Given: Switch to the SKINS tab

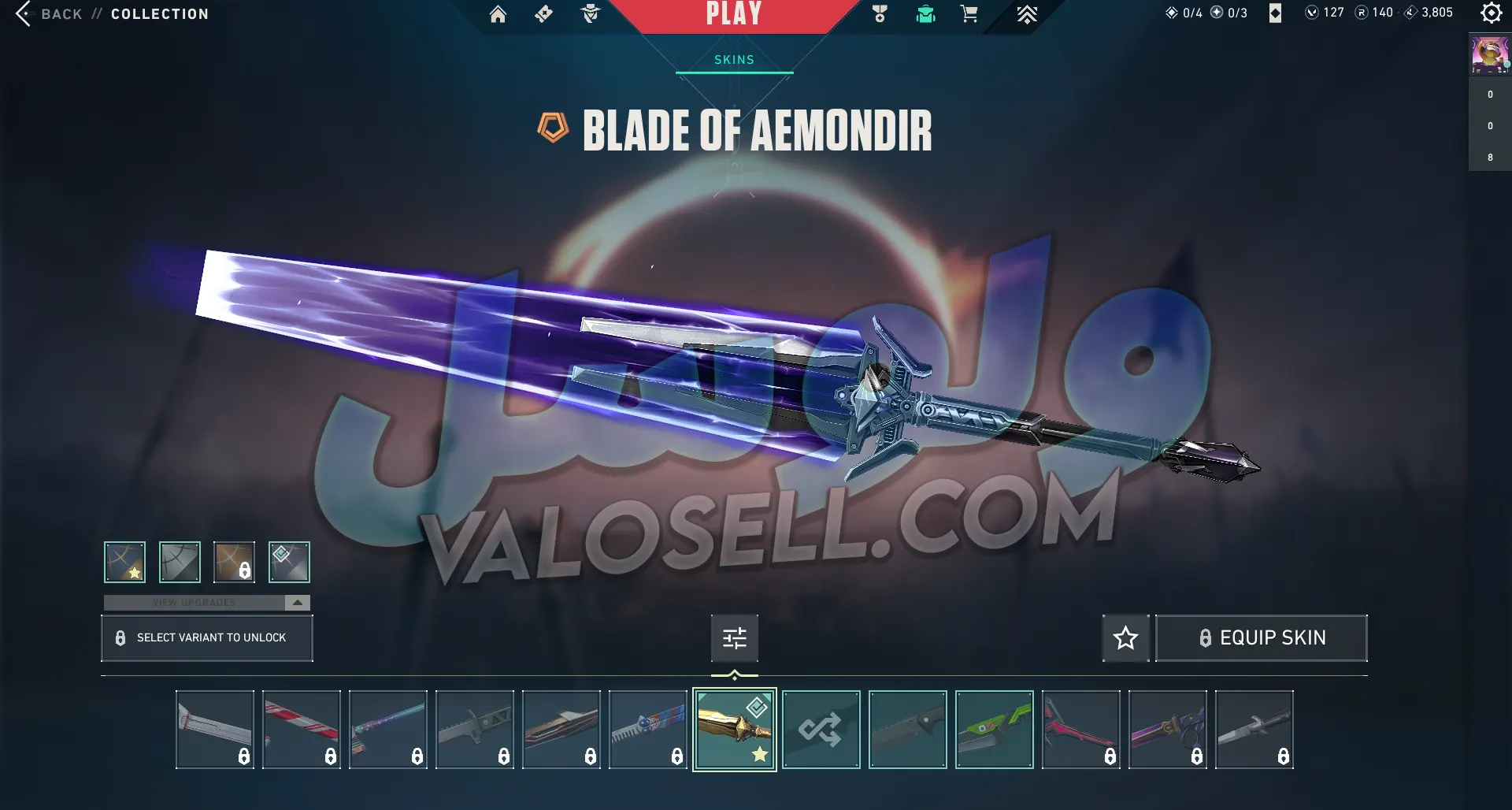Looking at the screenshot, I should [x=734, y=60].
